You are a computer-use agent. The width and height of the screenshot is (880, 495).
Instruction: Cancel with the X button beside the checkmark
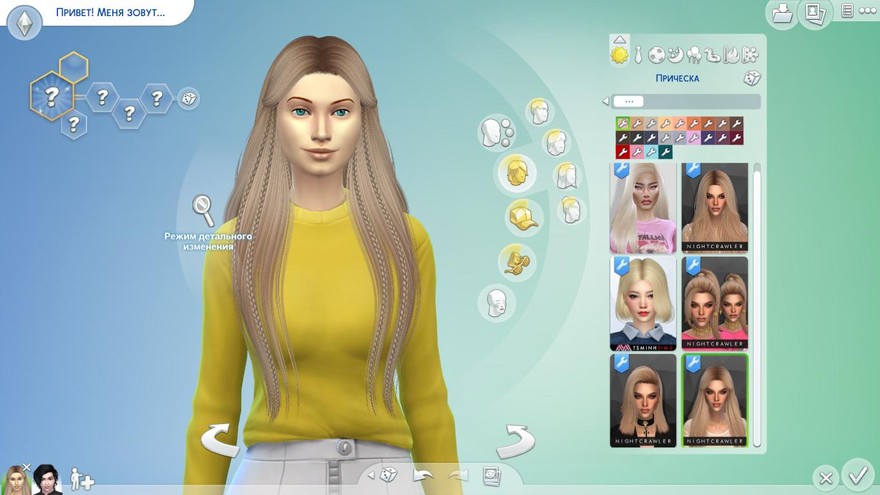pyautogui.click(x=825, y=478)
